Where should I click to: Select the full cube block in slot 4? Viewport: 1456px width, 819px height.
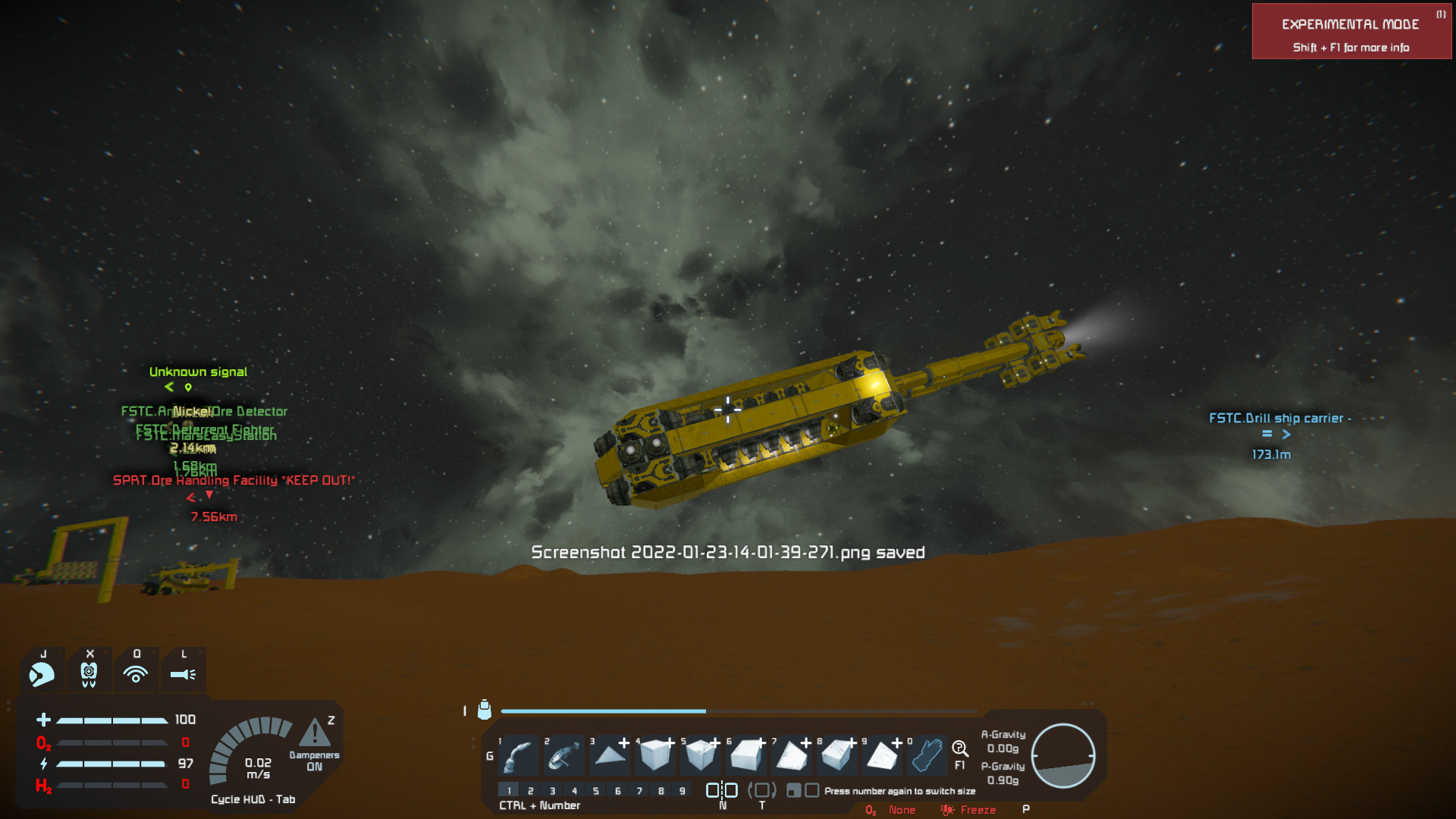[655, 755]
